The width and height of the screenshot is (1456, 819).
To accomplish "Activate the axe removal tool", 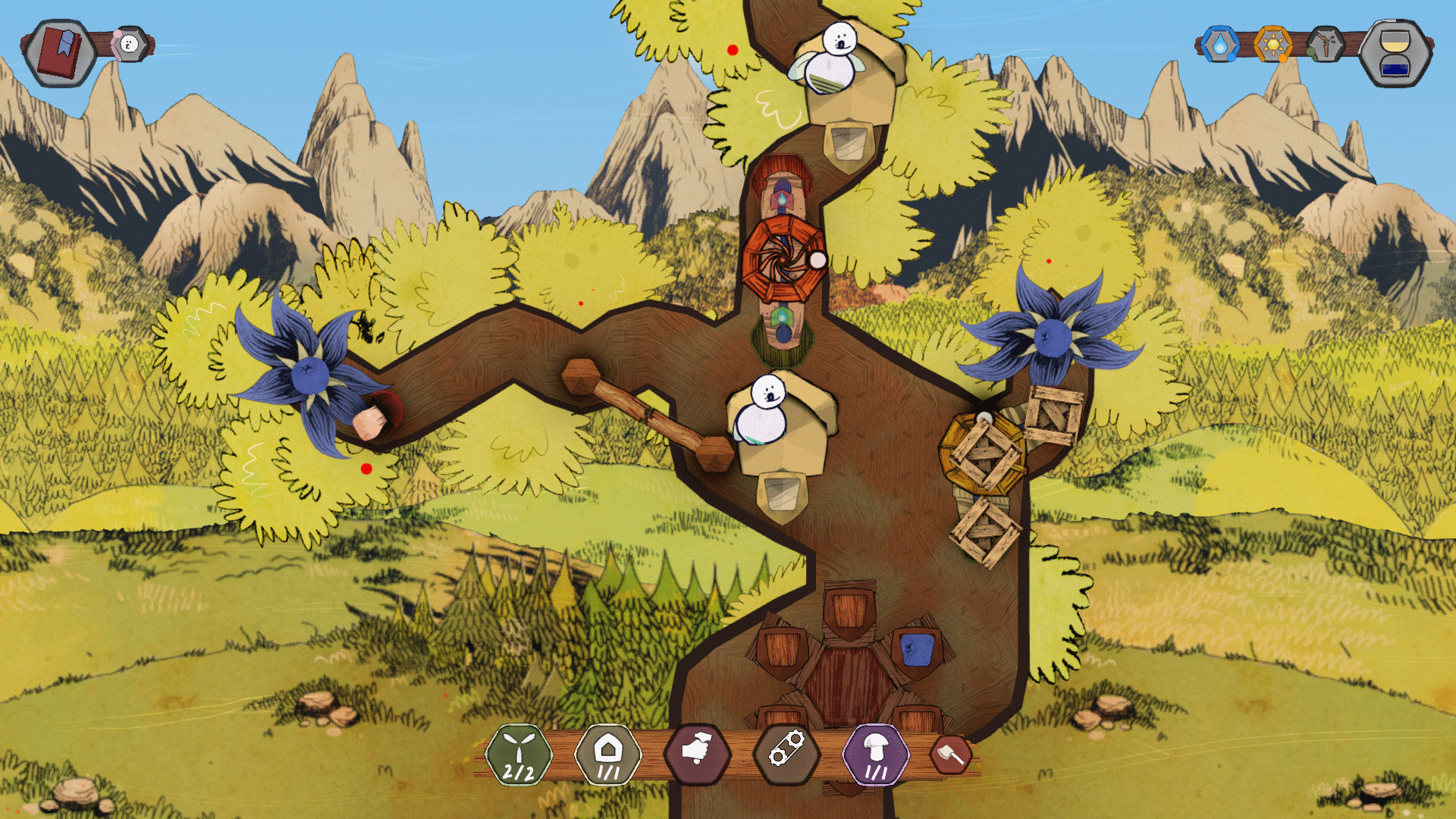I will [x=950, y=755].
